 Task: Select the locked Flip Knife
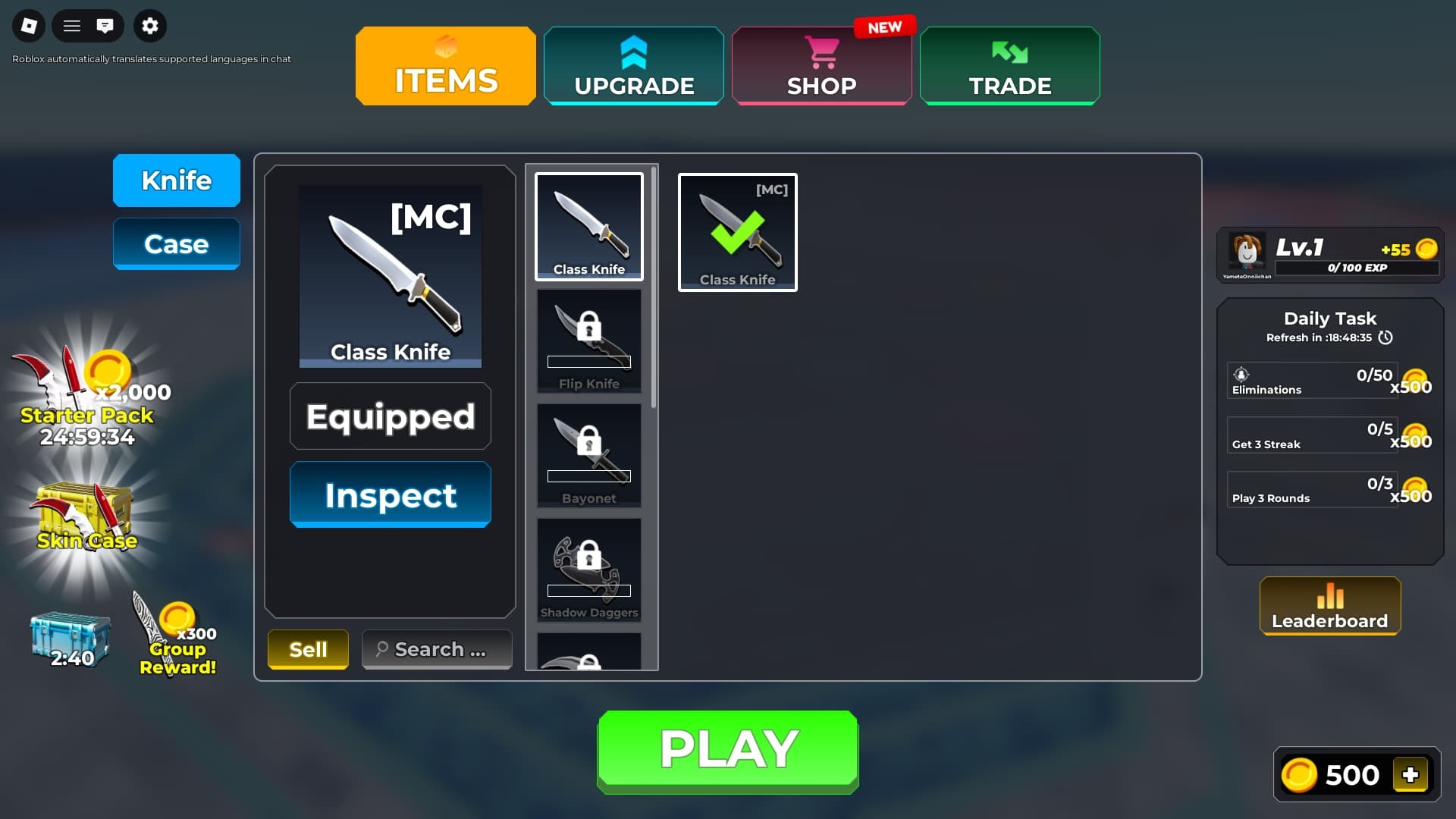click(588, 340)
